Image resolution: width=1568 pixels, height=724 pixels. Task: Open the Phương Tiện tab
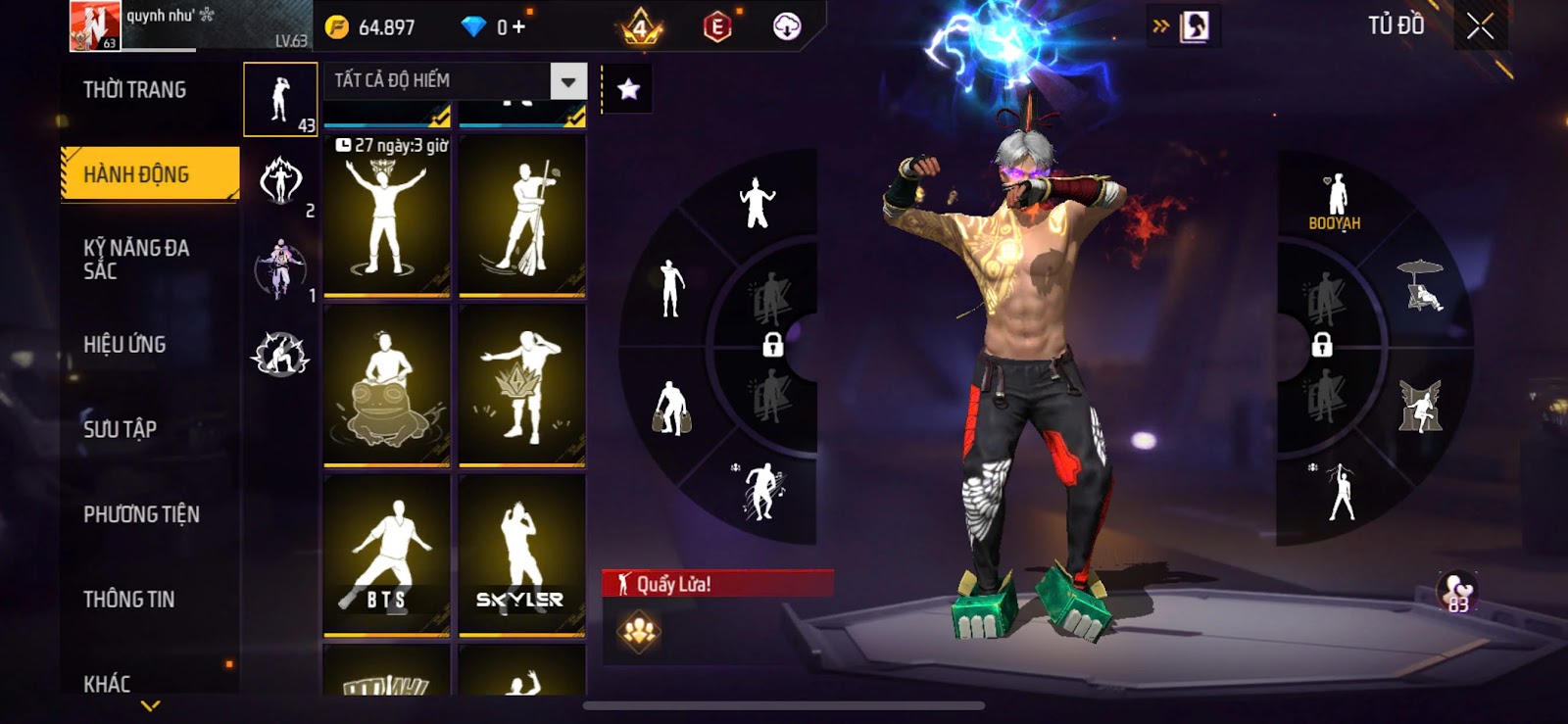142,514
